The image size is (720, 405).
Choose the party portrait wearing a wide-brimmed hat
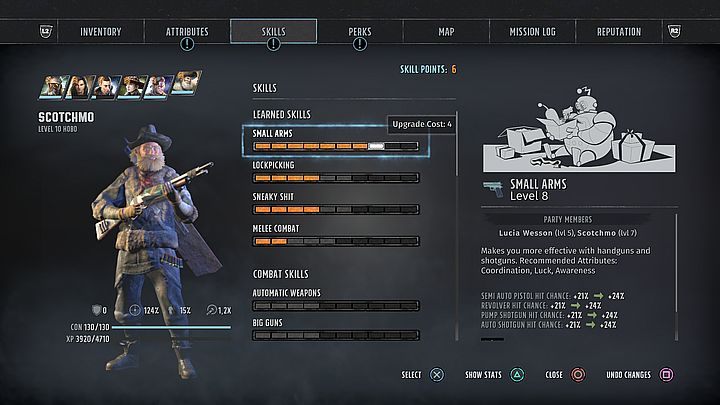tap(133, 87)
